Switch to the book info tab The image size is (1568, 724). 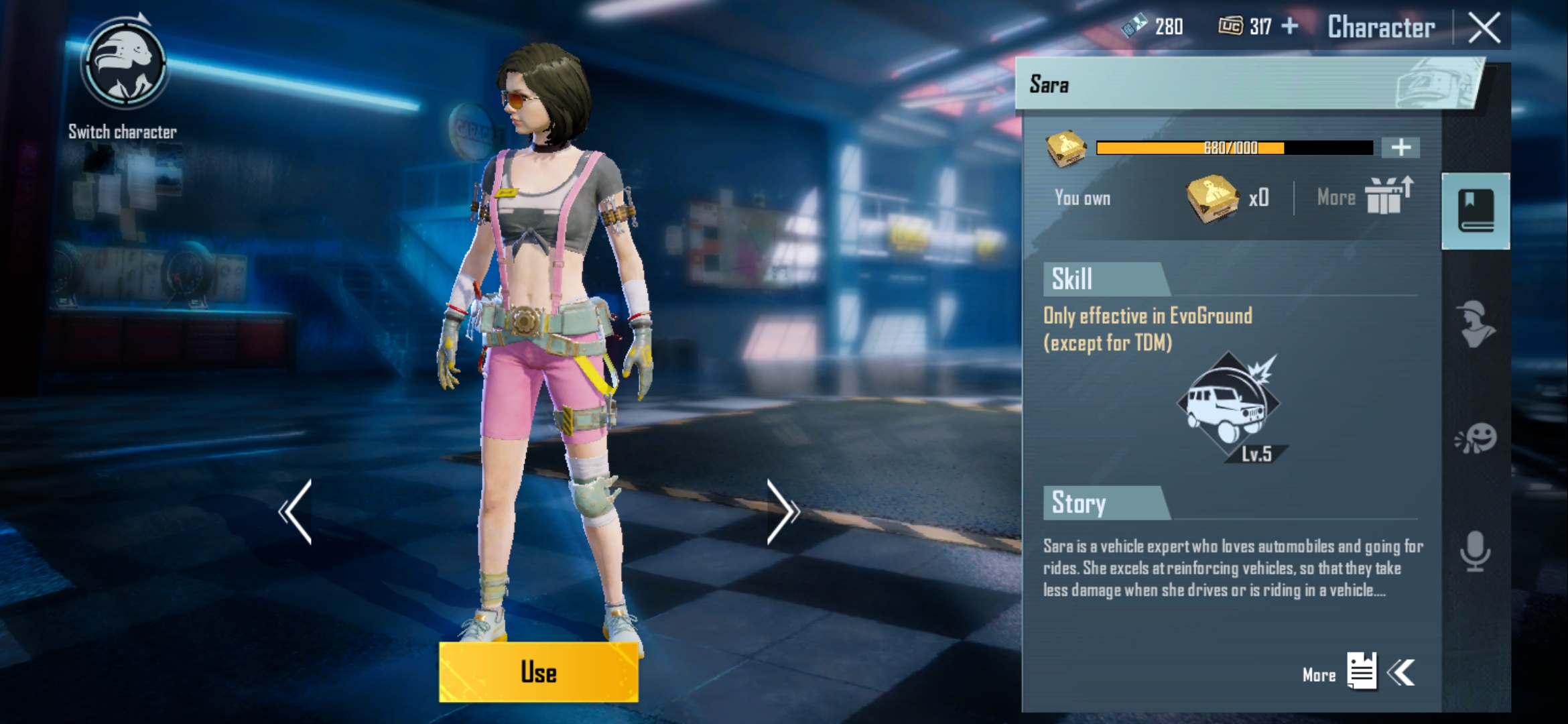pyautogui.click(x=1476, y=211)
